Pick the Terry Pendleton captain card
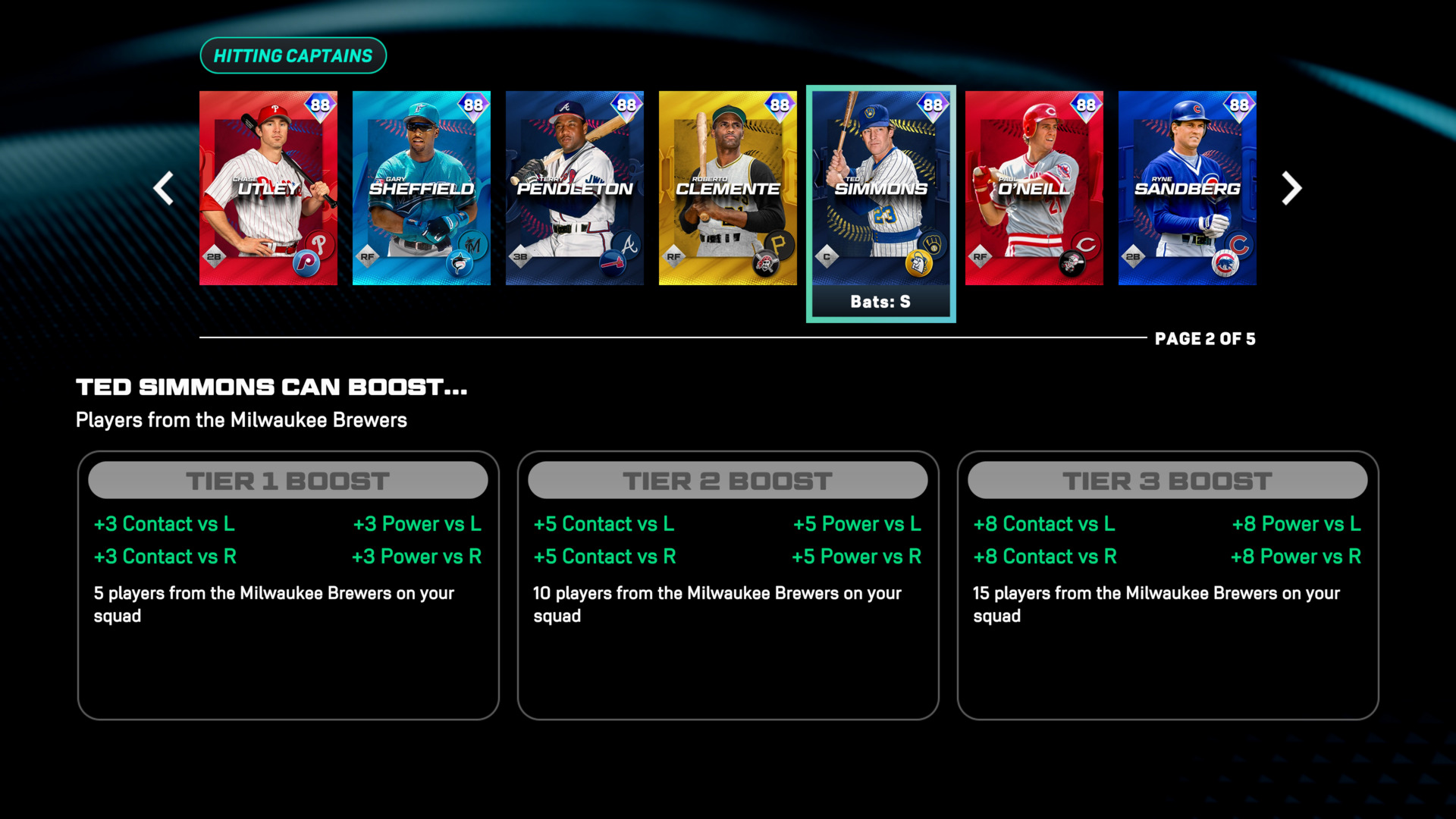1456x819 pixels. [x=575, y=188]
